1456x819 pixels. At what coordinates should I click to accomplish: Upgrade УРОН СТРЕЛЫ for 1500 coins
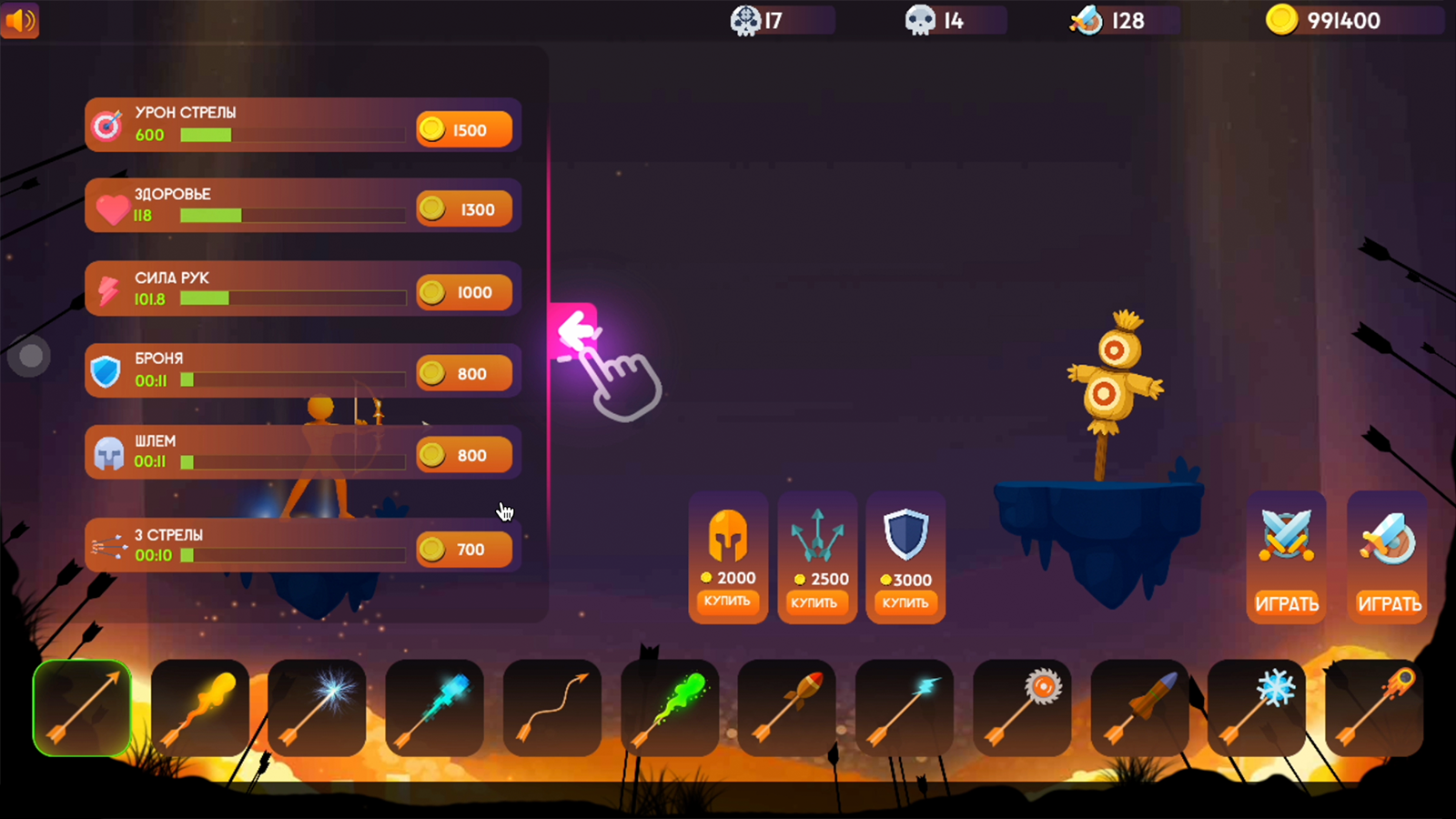click(x=463, y=129)
